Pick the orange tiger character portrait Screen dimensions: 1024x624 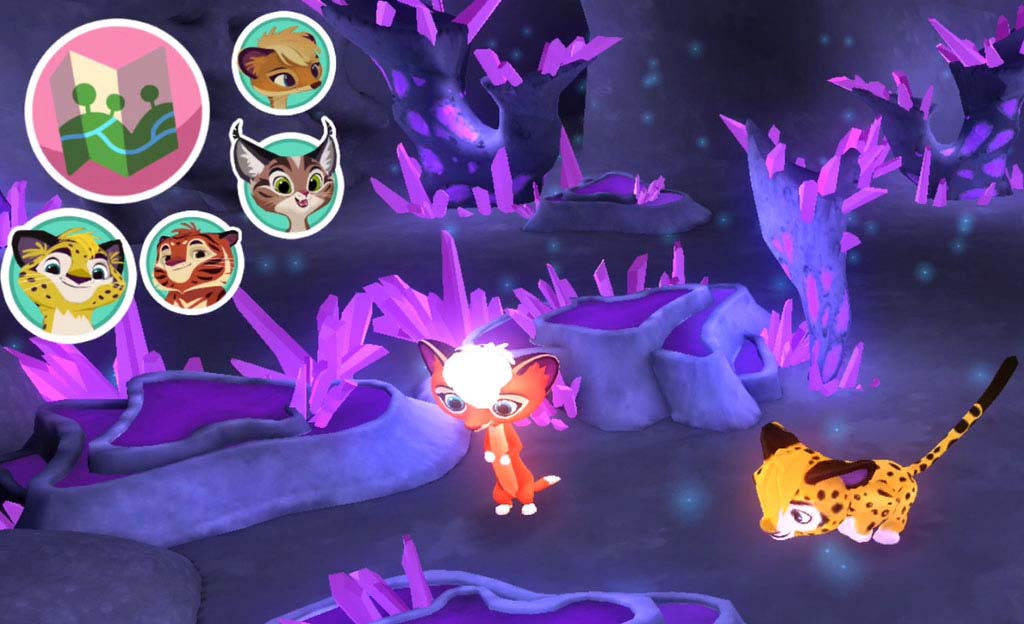tap(193, 263)
